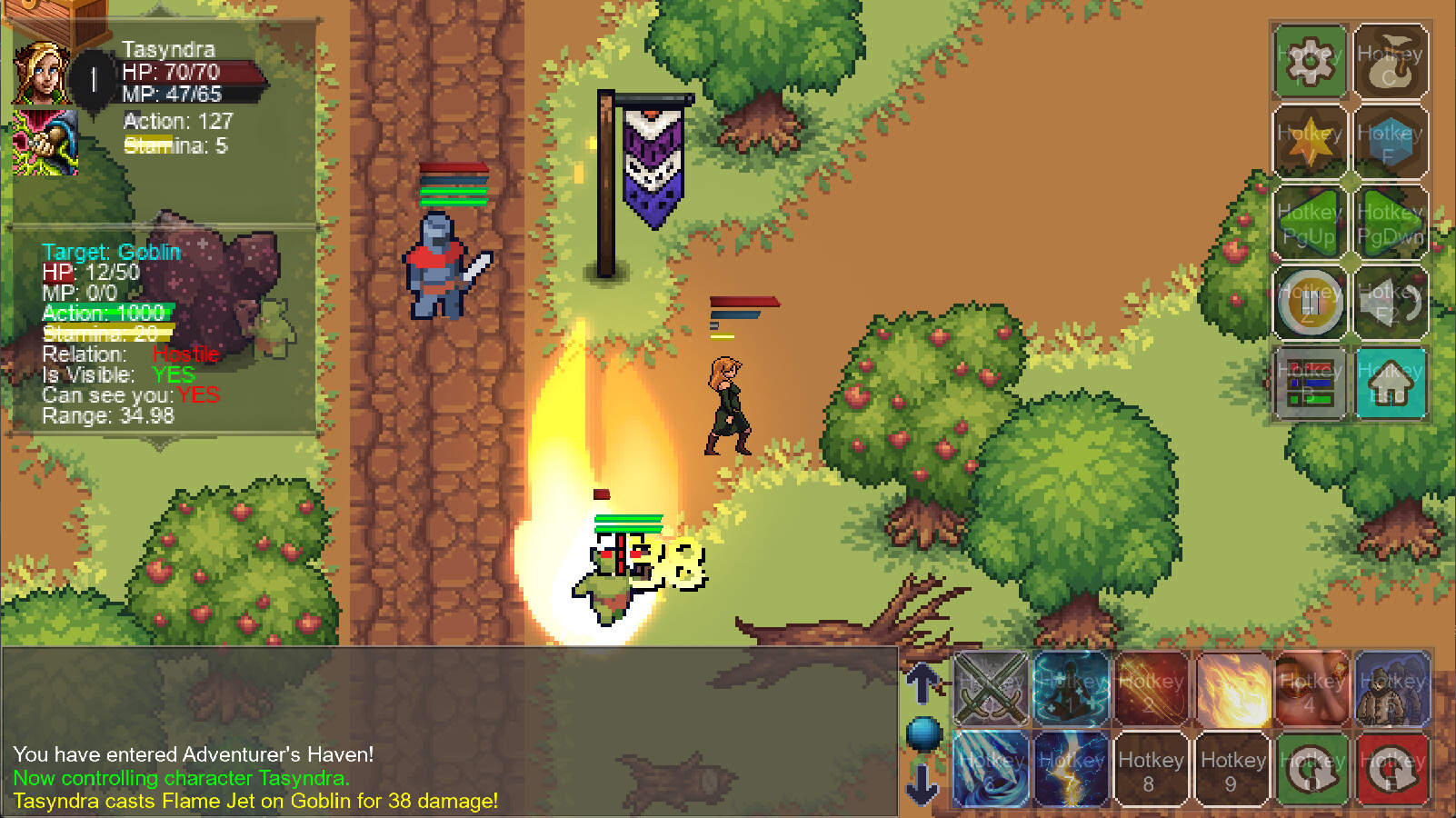This screenshot has width=1456, height=818.
Task: Click the blue gem icon on Hotkey F
Action: [x=1391, y=143]
